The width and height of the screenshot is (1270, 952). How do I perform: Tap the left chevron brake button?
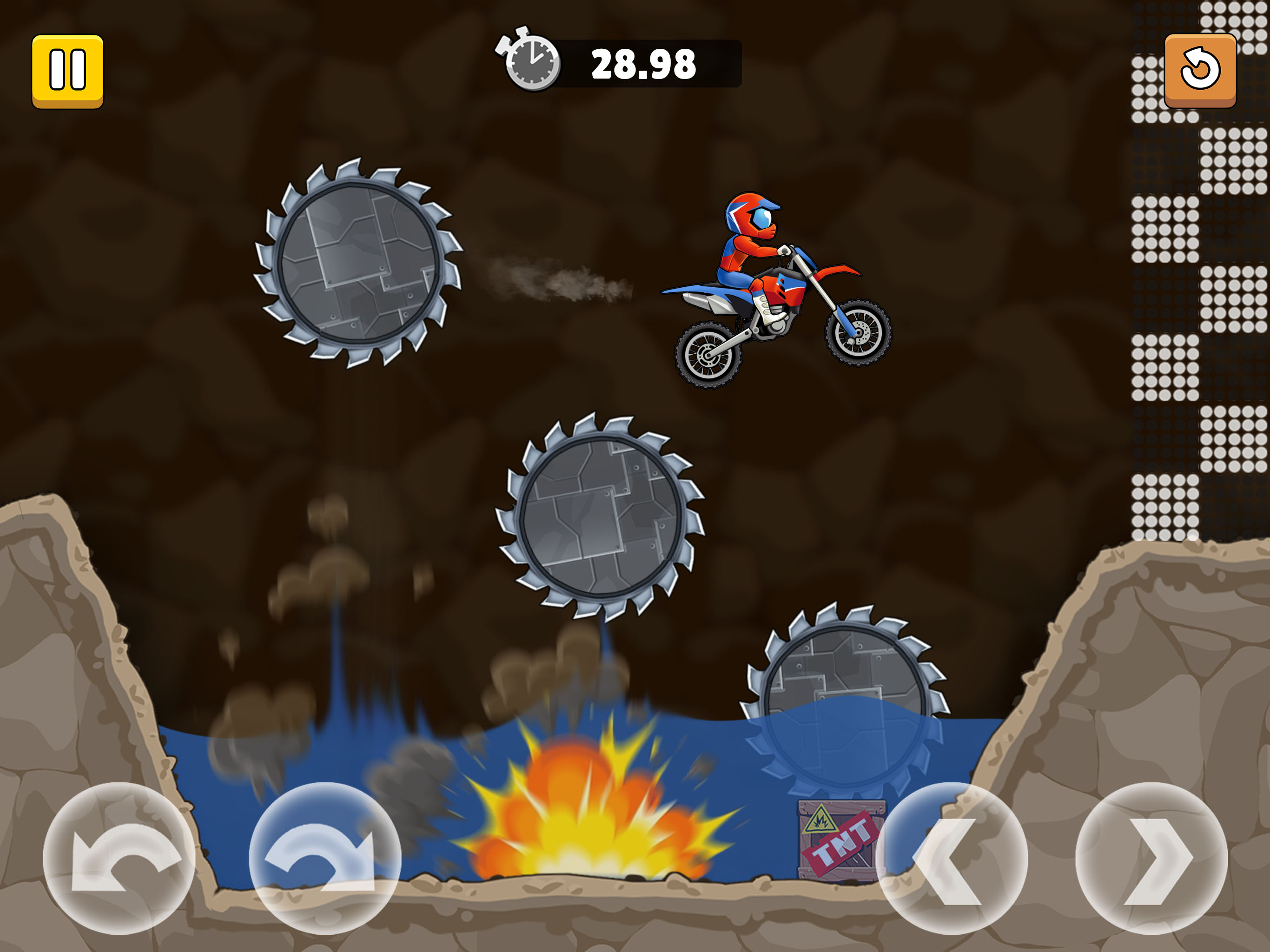click(952, 858)
